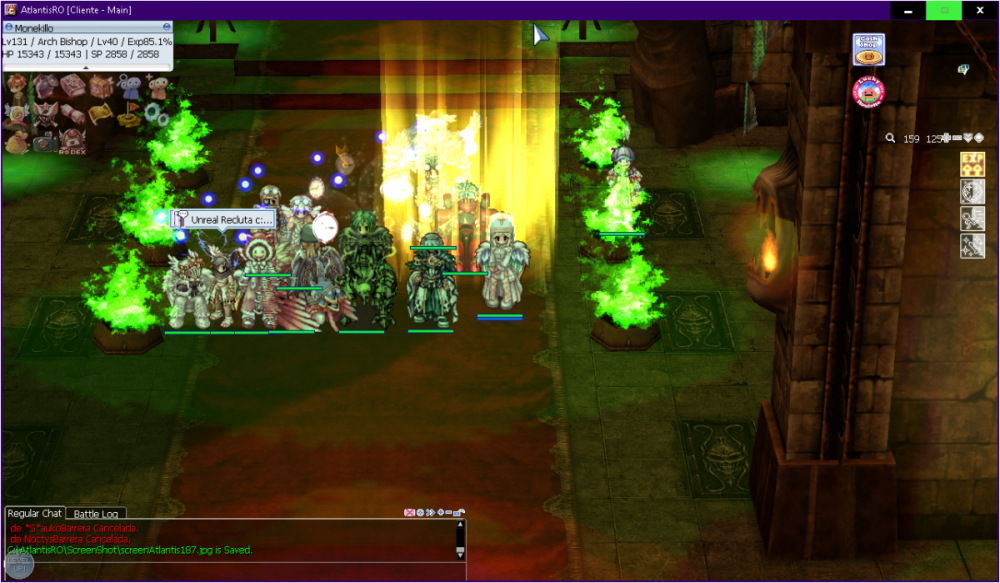Maximize the AtlantisRO window
Viewport: 1000px width, 583px height.
tap(942, 10)
